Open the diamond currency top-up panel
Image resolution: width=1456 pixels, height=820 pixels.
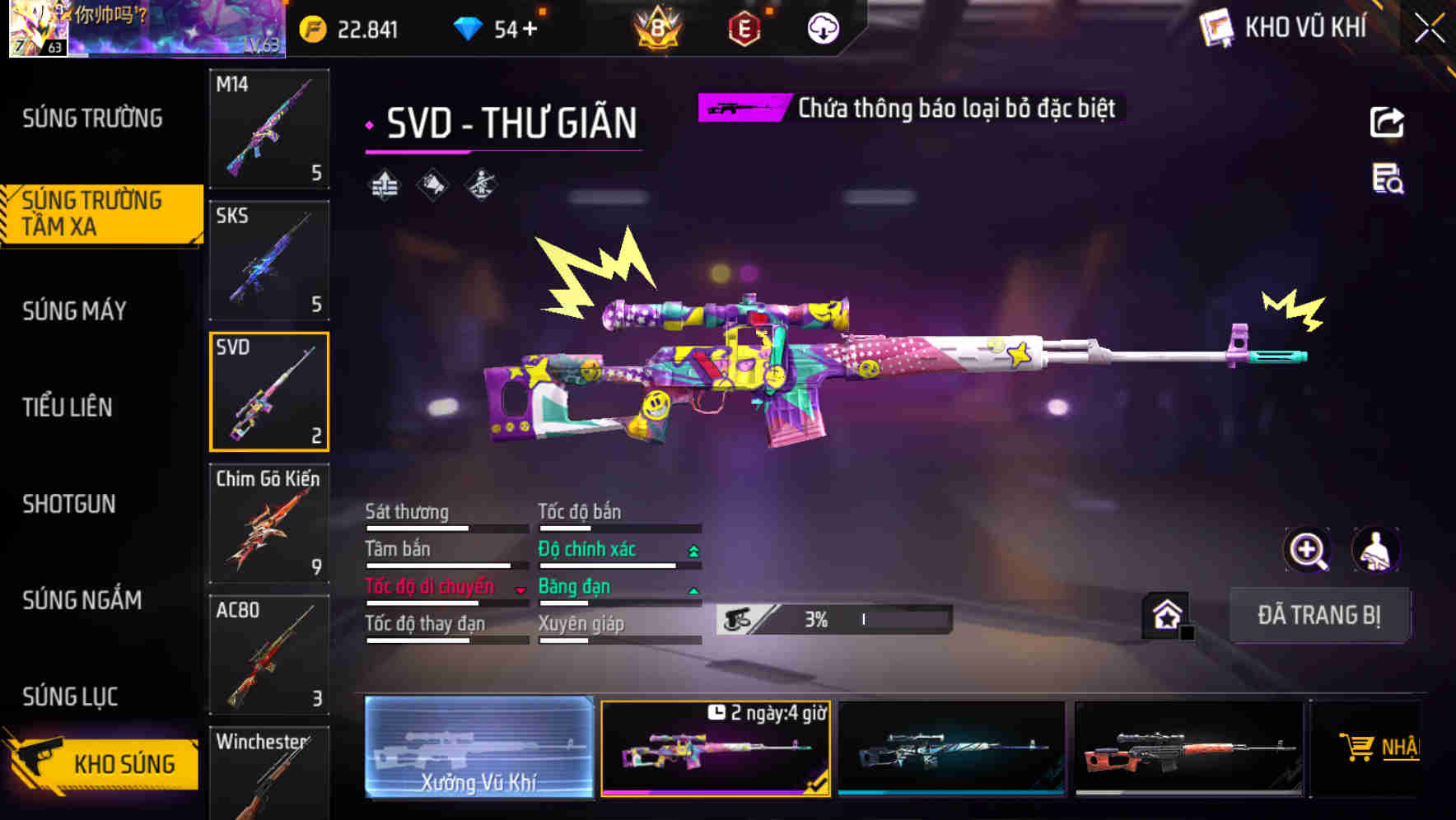494,27
